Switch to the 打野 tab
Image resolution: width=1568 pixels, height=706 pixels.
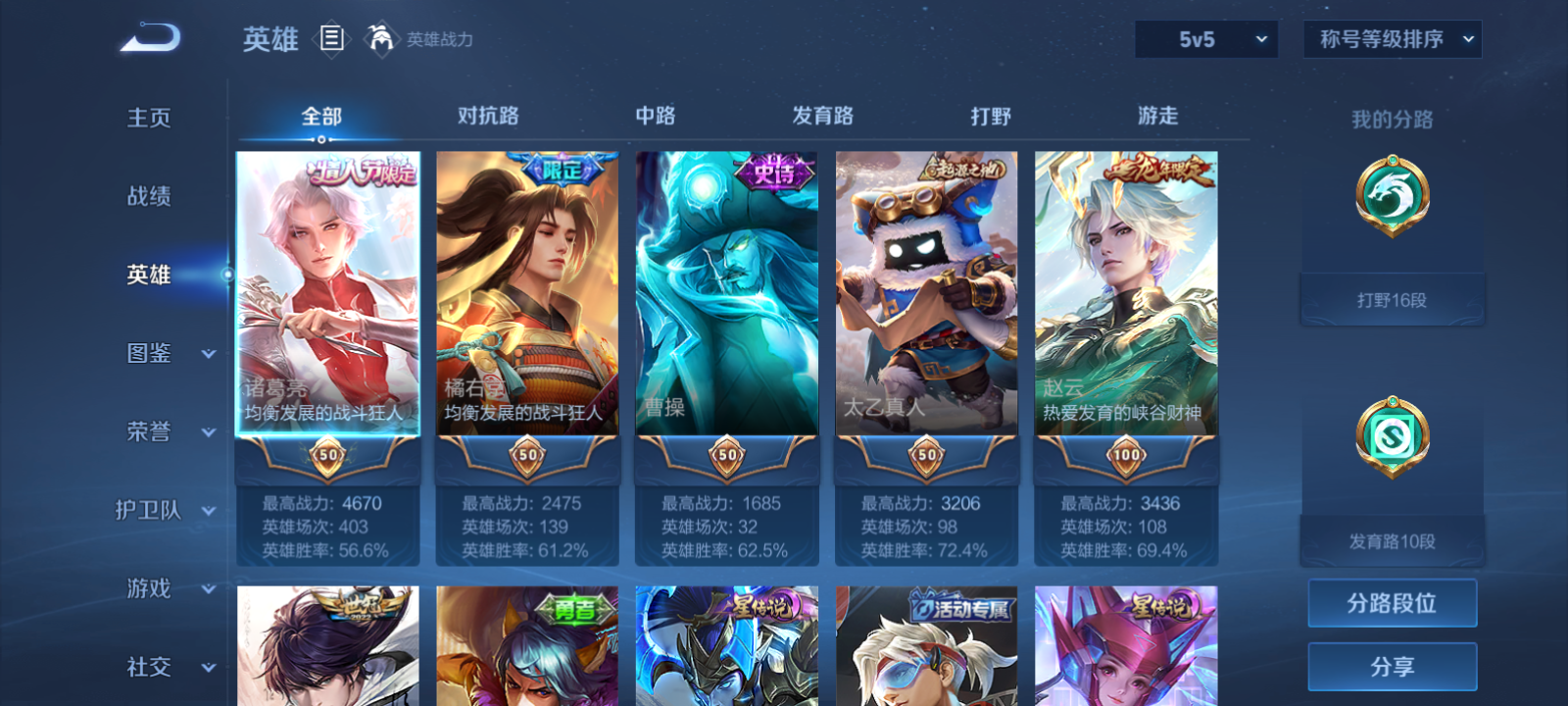point(991,116)
